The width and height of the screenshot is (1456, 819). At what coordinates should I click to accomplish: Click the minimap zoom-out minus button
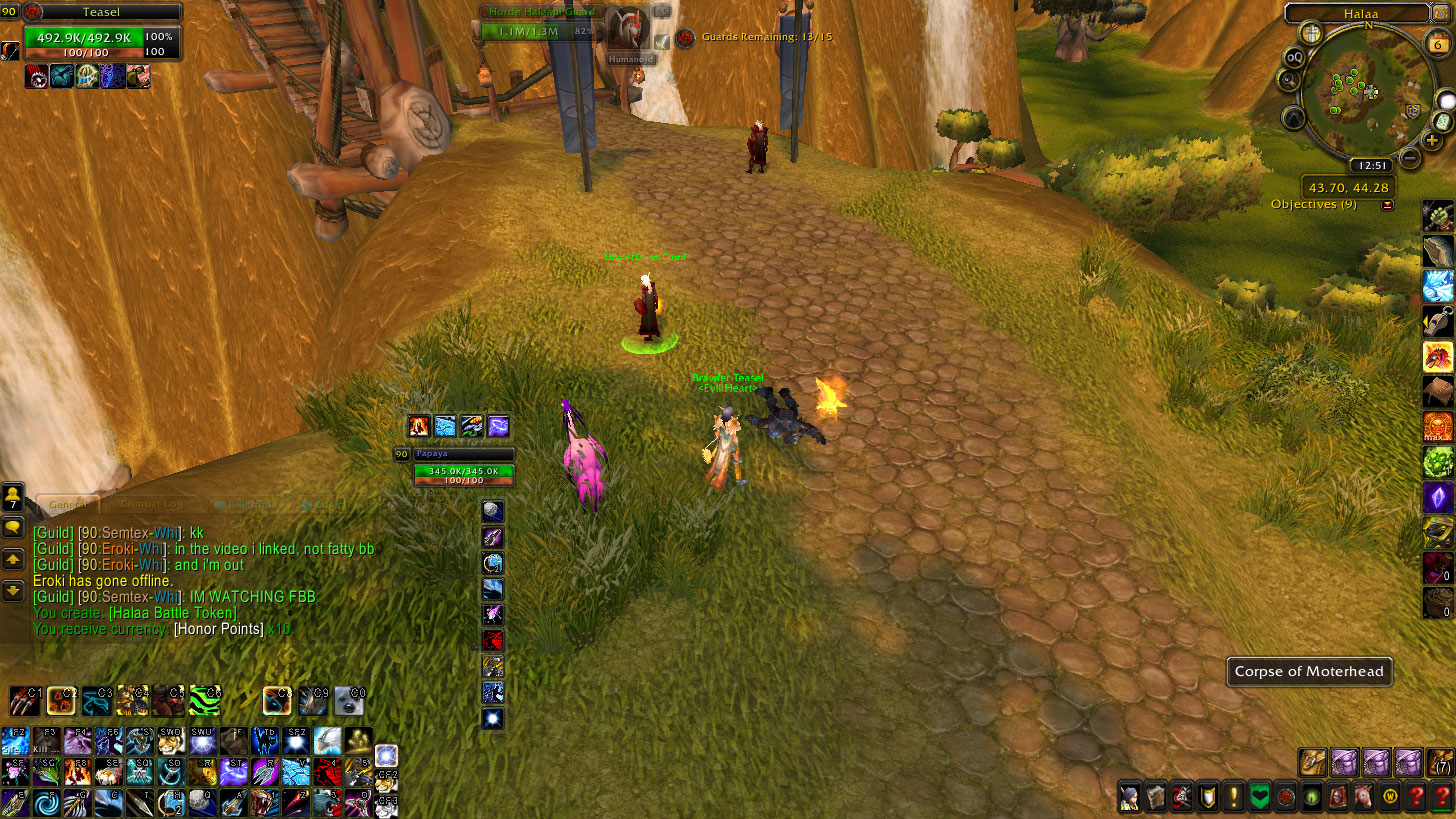[1410, 157]
